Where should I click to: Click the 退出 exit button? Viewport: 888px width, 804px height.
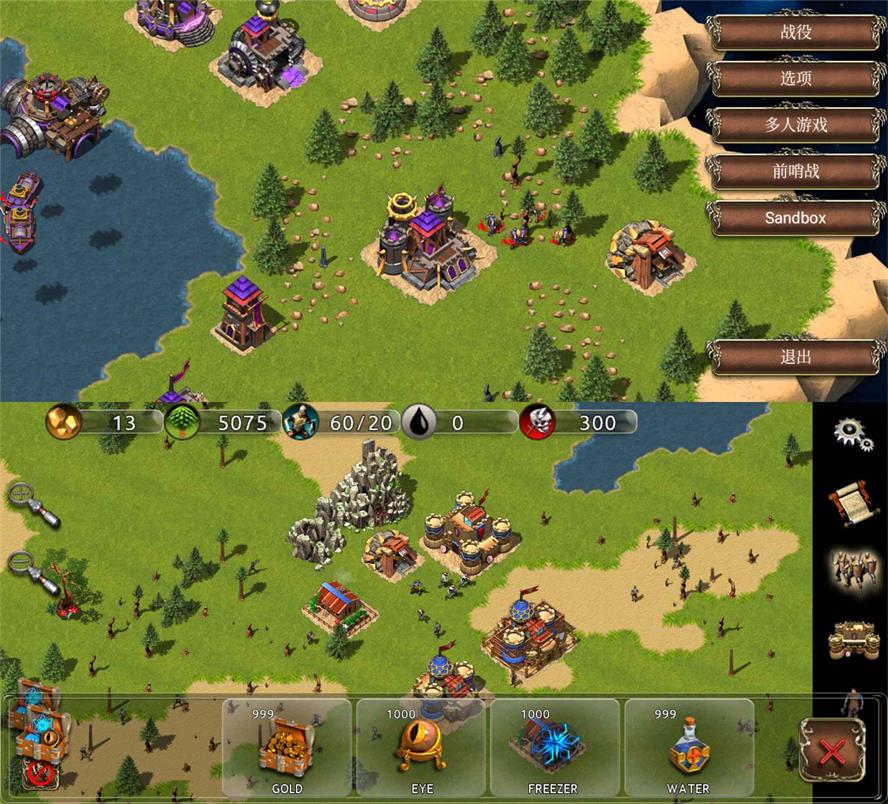tap(796, 357)
